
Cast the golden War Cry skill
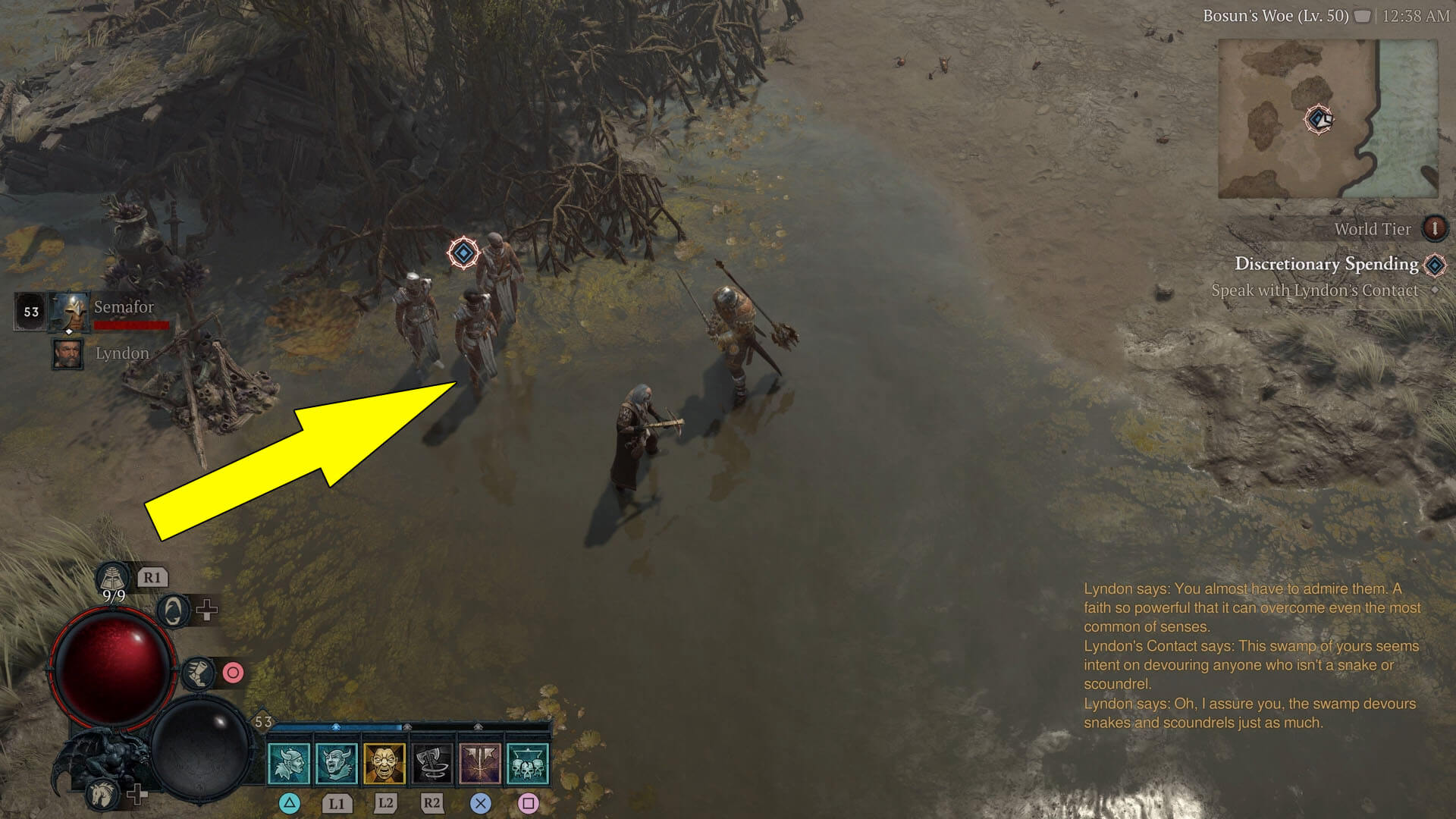pos(383,762)
